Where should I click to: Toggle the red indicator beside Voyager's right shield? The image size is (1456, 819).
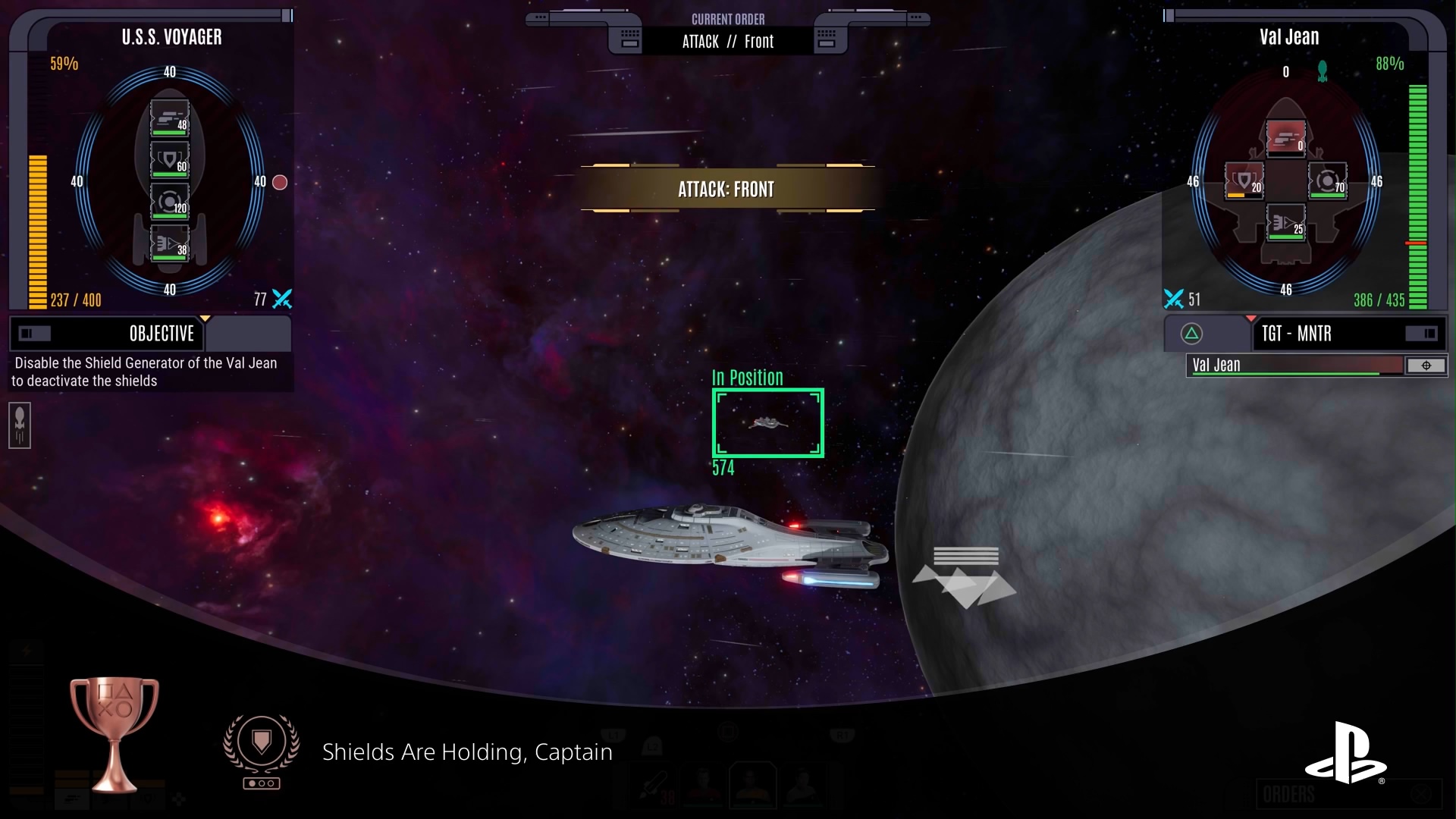coord(280,182)
